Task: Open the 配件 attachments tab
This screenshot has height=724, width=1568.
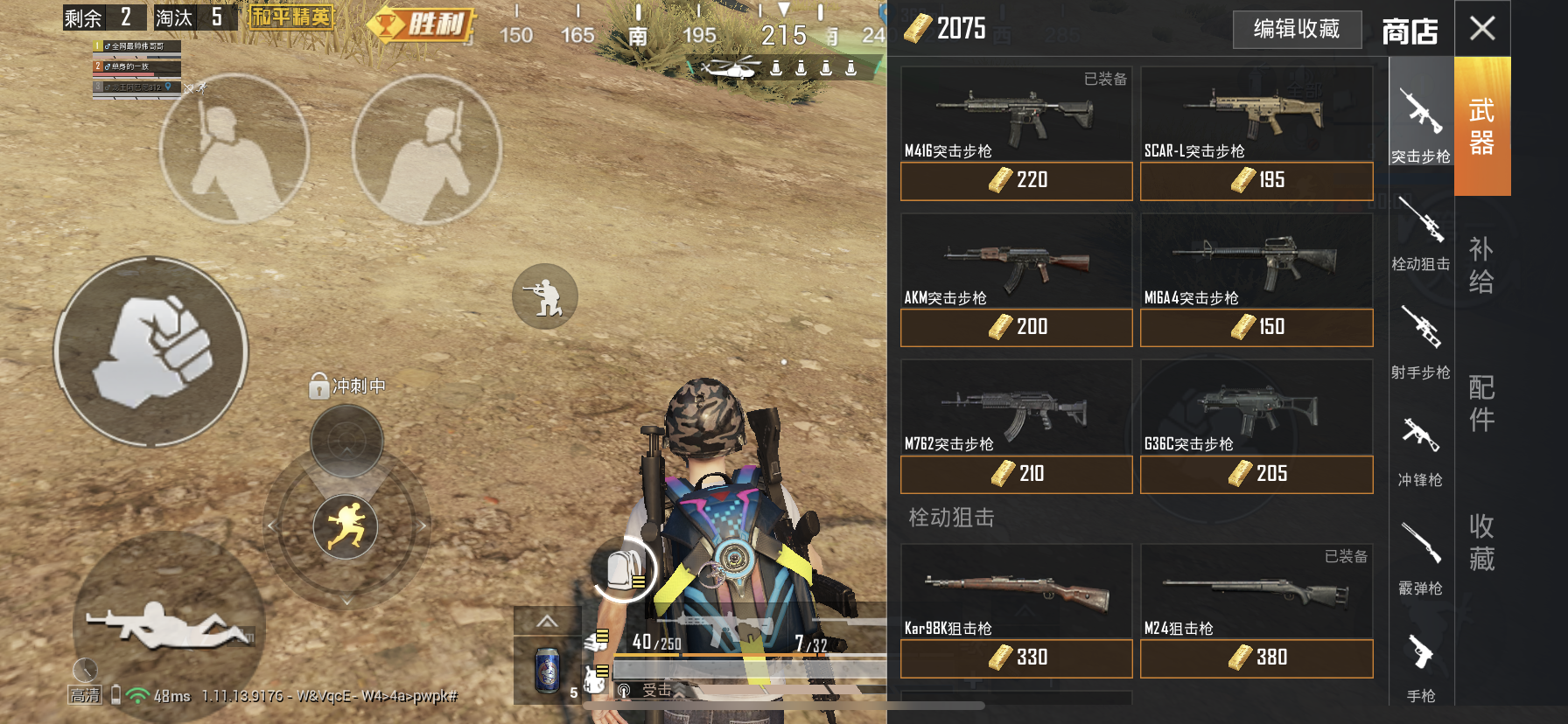Action: [1481, 403]
